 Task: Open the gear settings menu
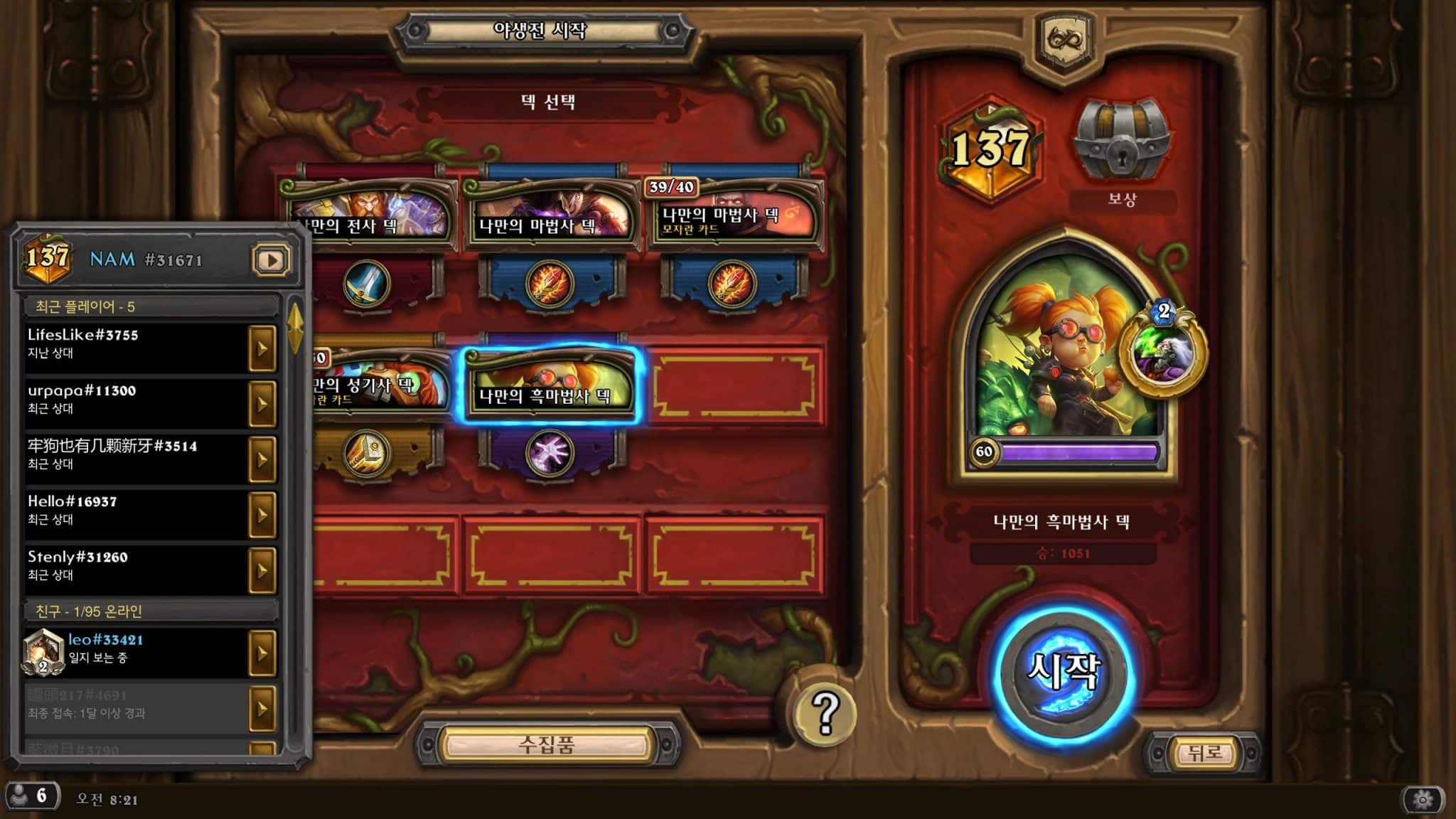click(x=1423, y=800)
